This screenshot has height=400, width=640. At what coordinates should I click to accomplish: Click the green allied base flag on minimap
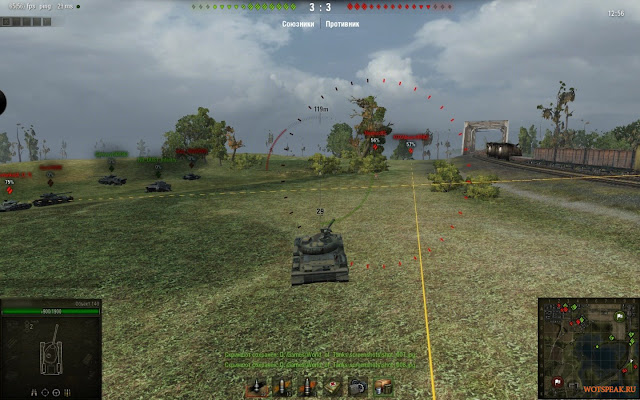[x=620, y=318]
